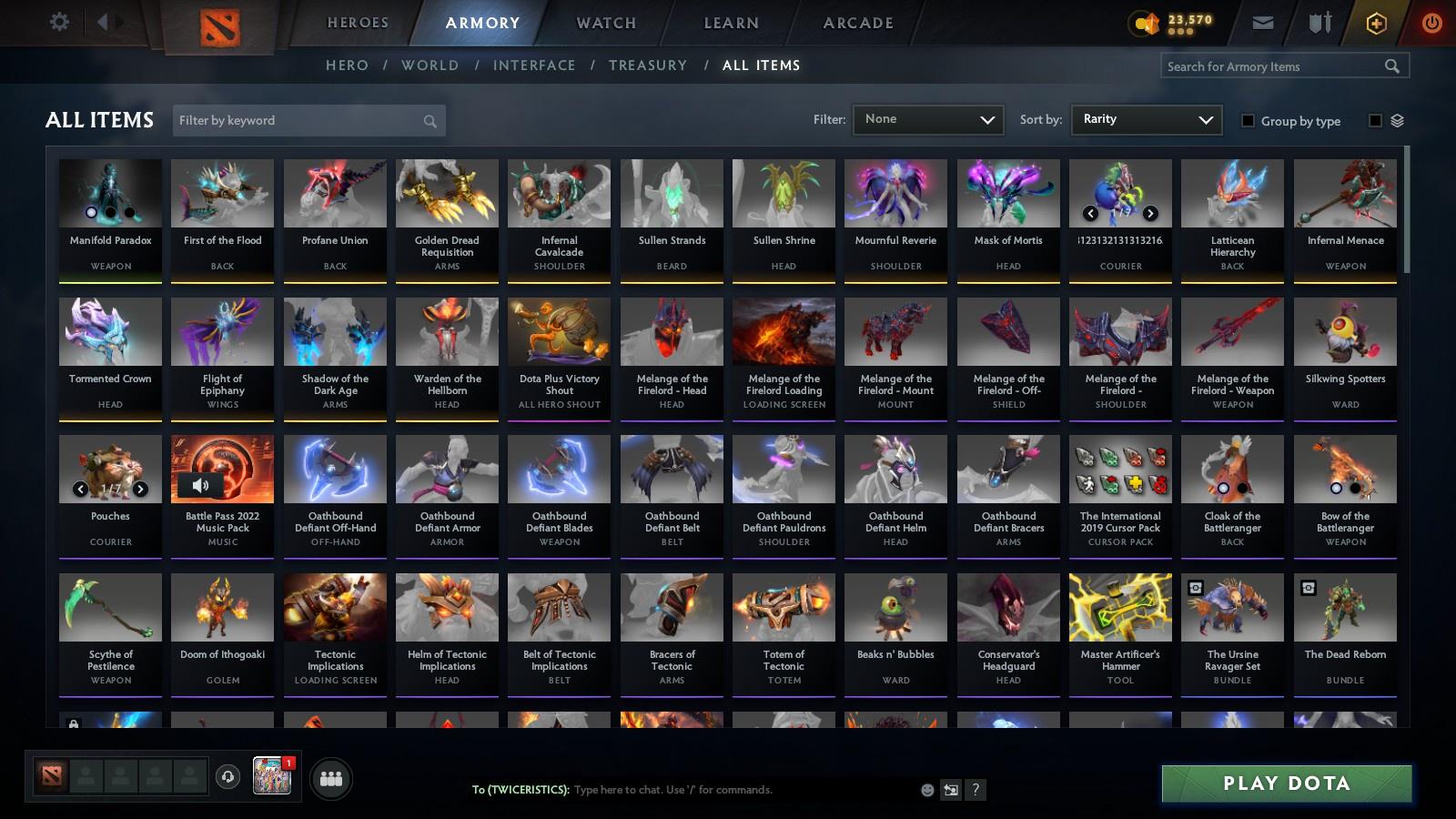Click the help question mark icon
Screen dimensions: 1456x819
(x=974, y=790)
